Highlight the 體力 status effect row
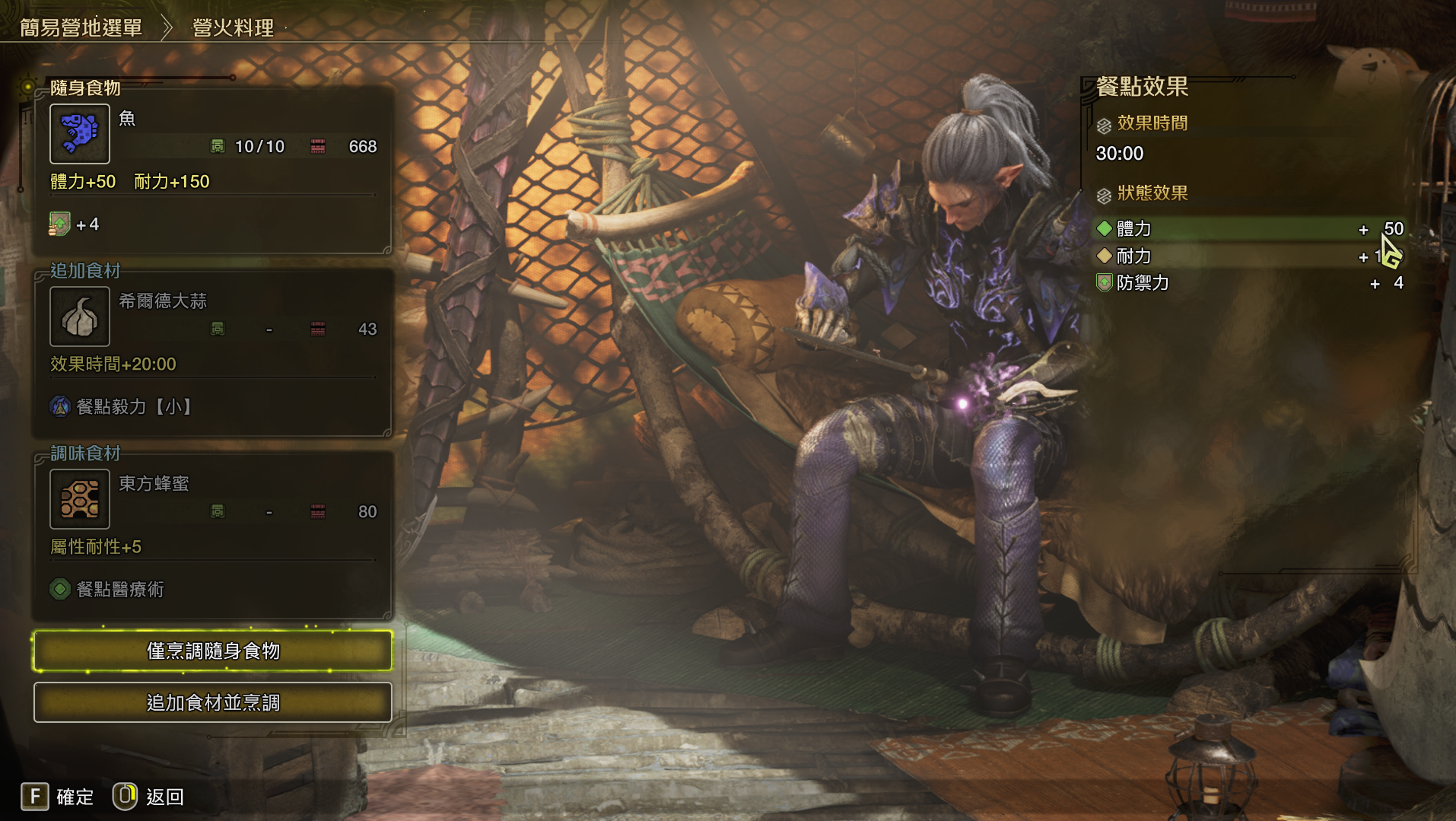Screen dimensions: 1456x821 tap(1248, 229)
